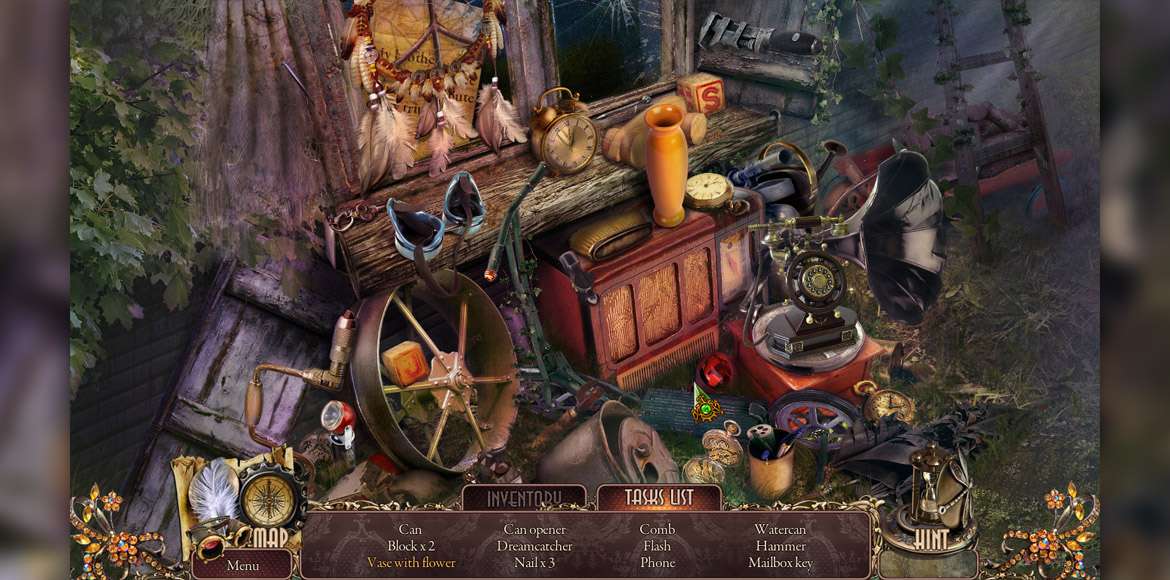
Task: Select the 'Block x 2' task entry
Action: tap(411, 546)
